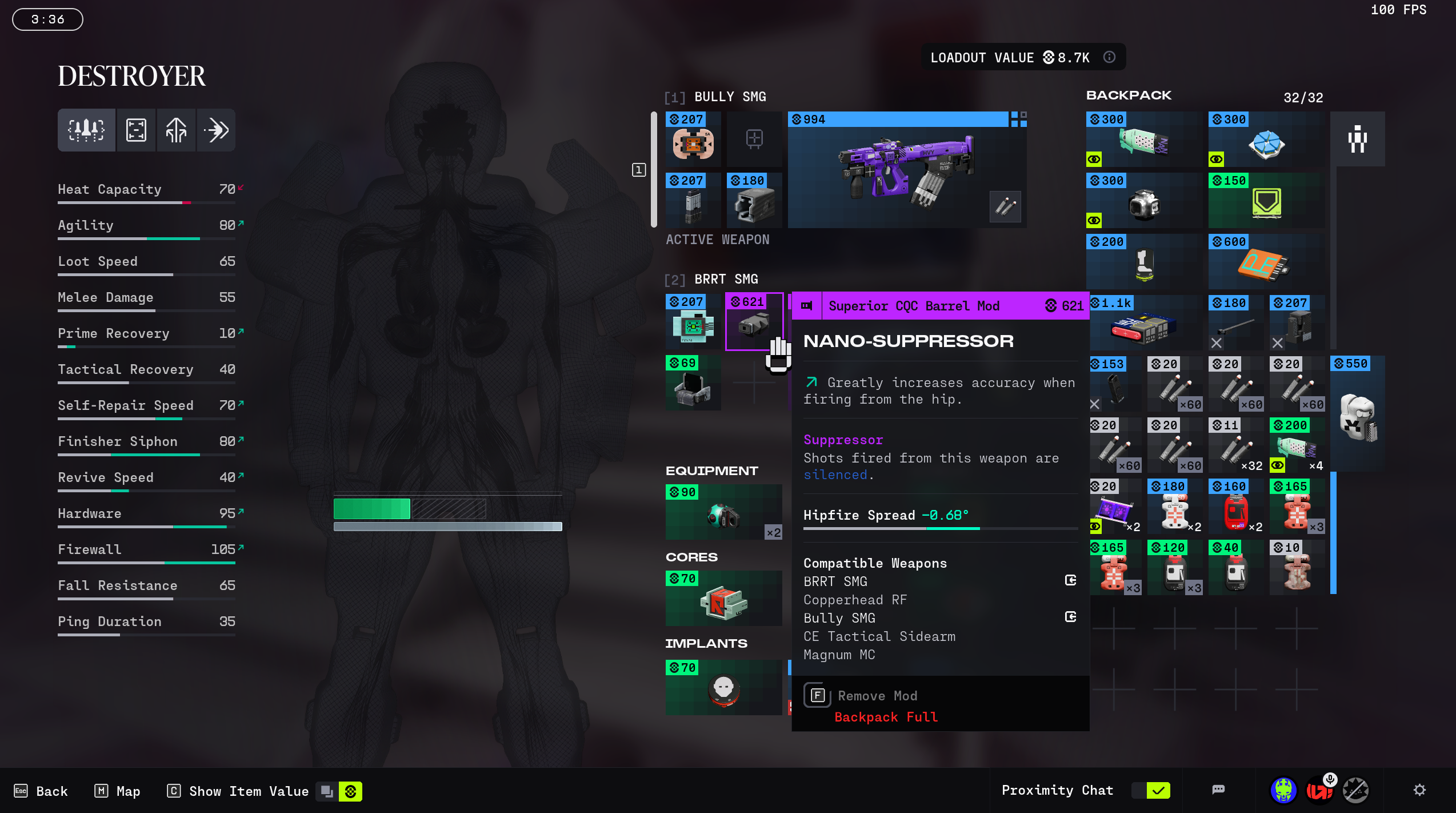
Task: Open the text chat bubble icon
Action: coord(1218,790)
